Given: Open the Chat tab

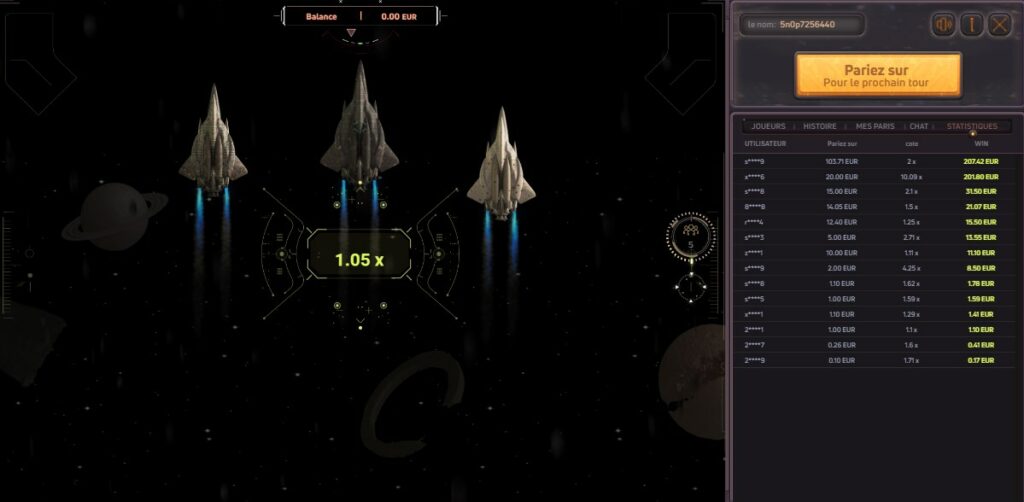Looking at the screenshot, I should tap(919, 127).
